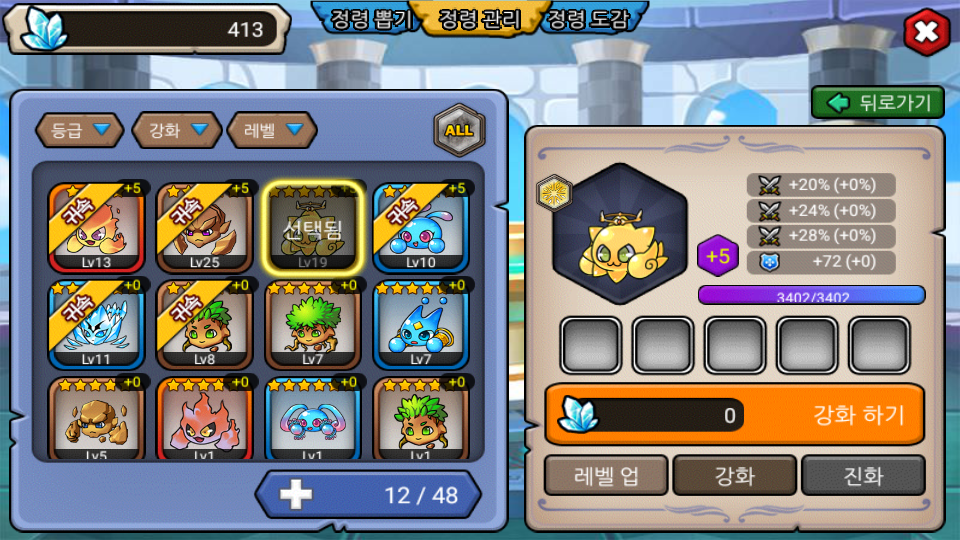Screen dimensions: 960x540
Task: Select the 정령 관리 tab
Action: pos(480,20)
